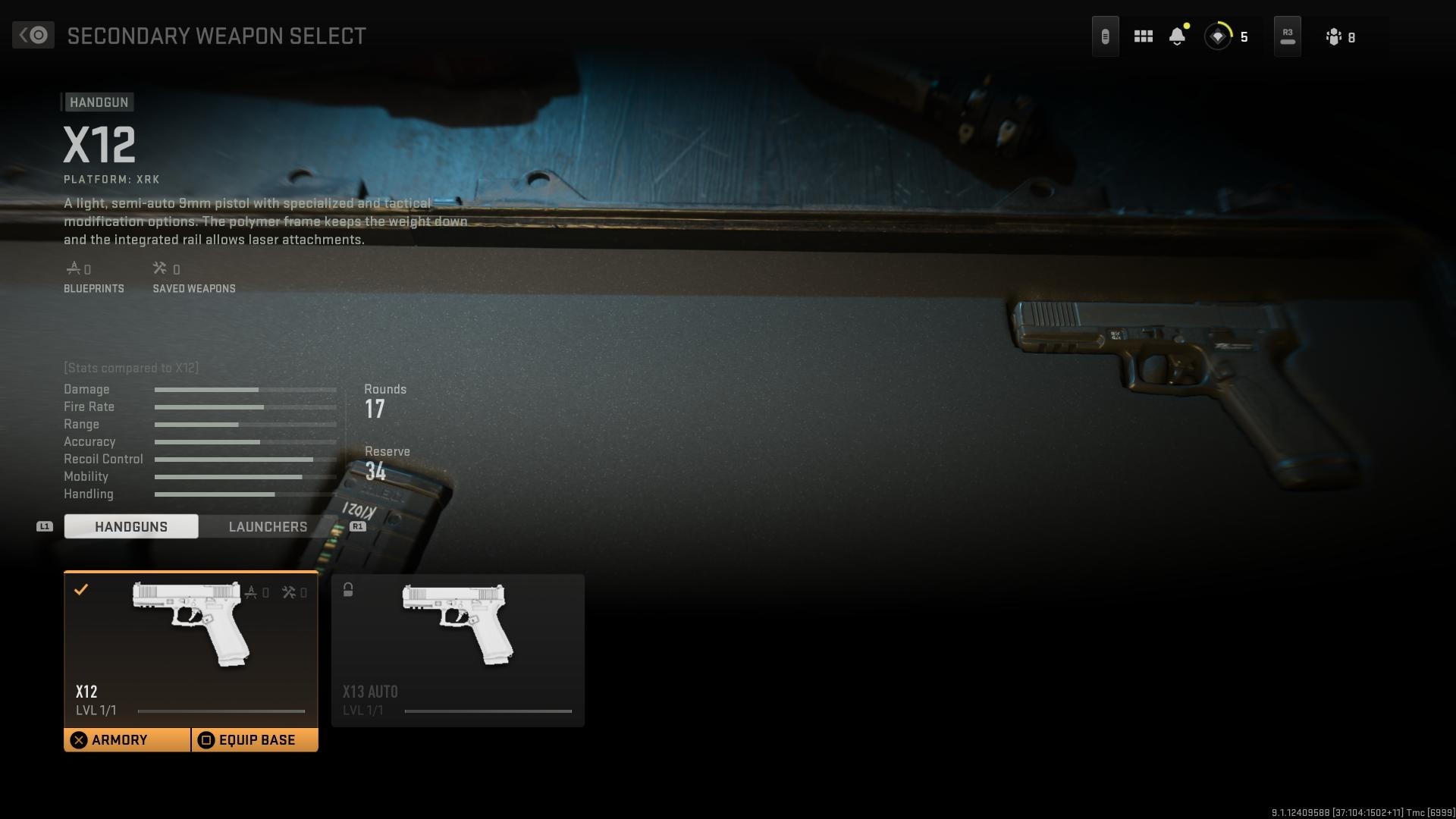
Task: Show the party members icon
Action: pyautogui.click(x=1335, y=37)
